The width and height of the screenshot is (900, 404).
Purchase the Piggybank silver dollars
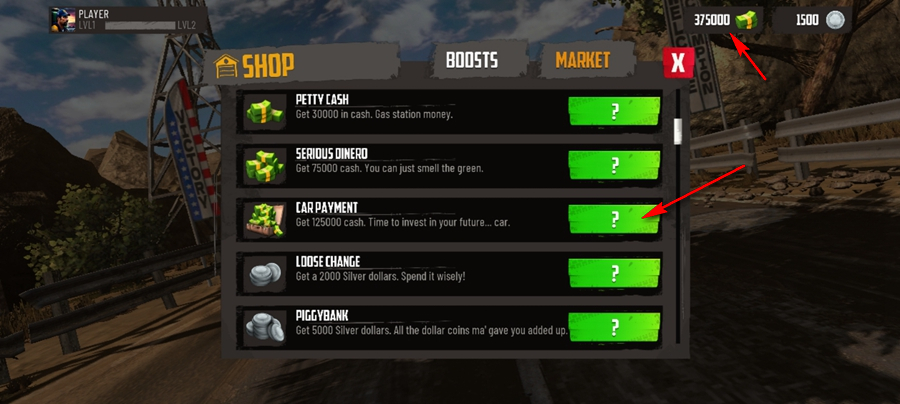pyautogui.click(x=614, y=327)
